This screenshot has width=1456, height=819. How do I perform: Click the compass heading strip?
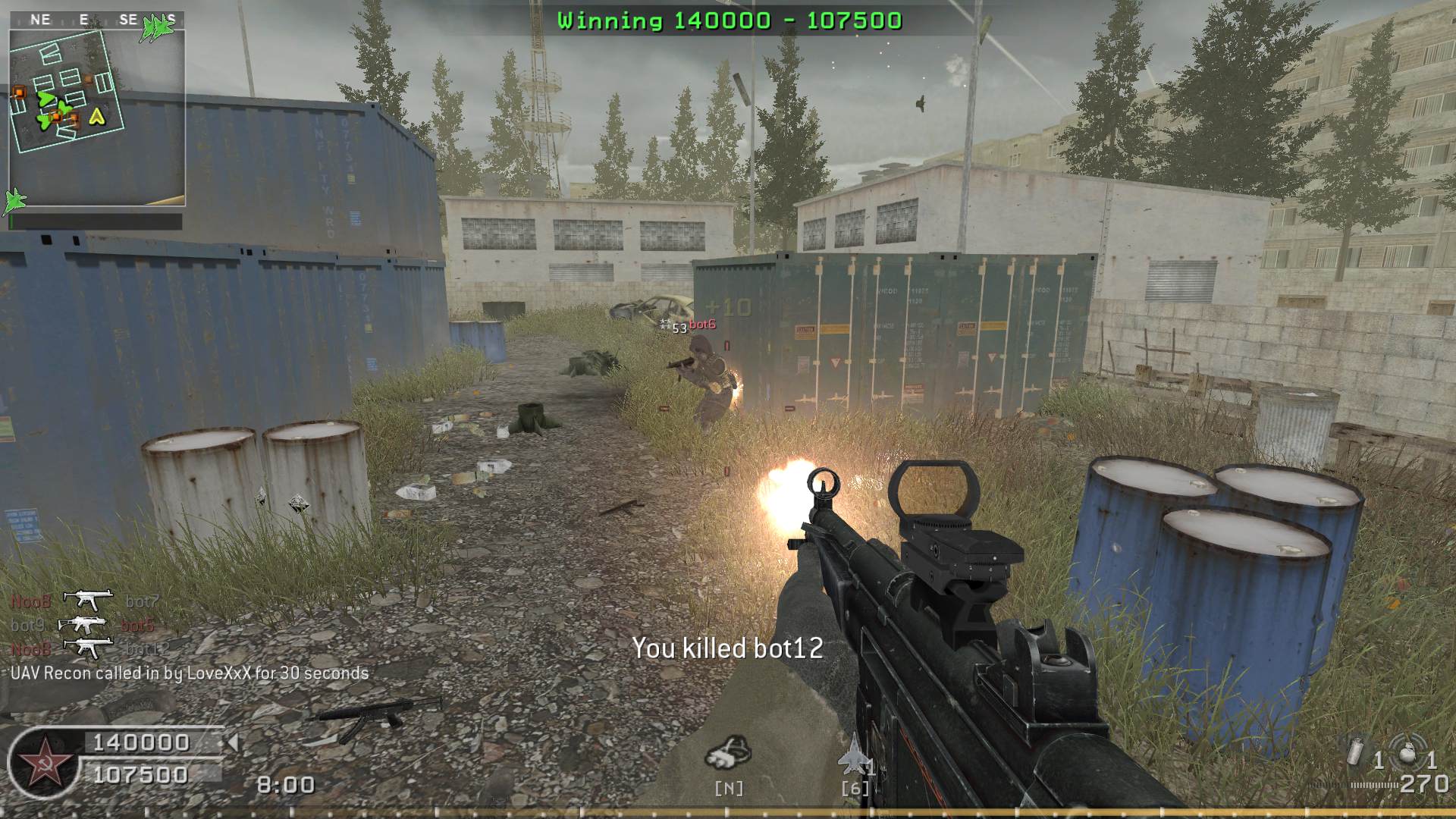(x=97, y=20)
